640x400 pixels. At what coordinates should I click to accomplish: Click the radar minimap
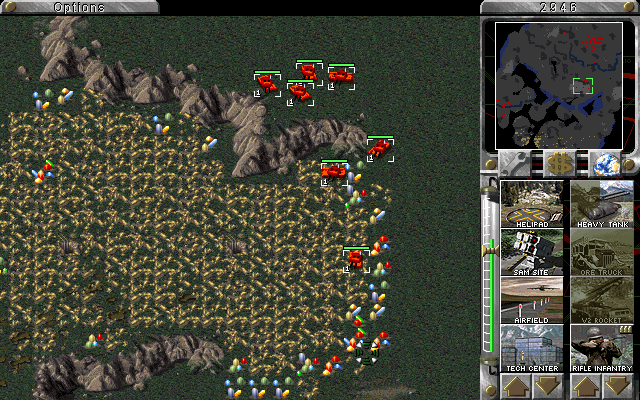559,85
